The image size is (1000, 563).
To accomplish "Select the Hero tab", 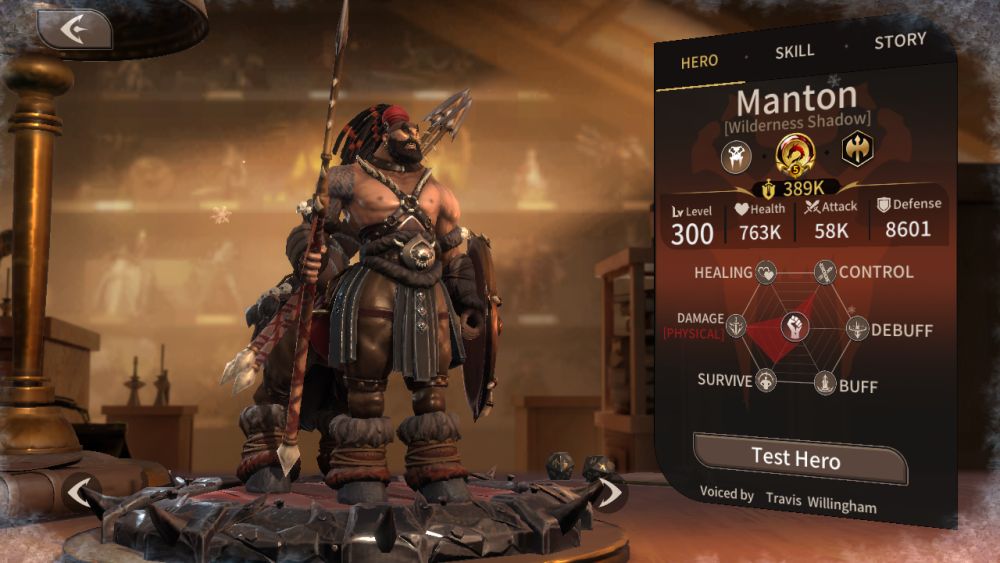I will click(699, 61).
